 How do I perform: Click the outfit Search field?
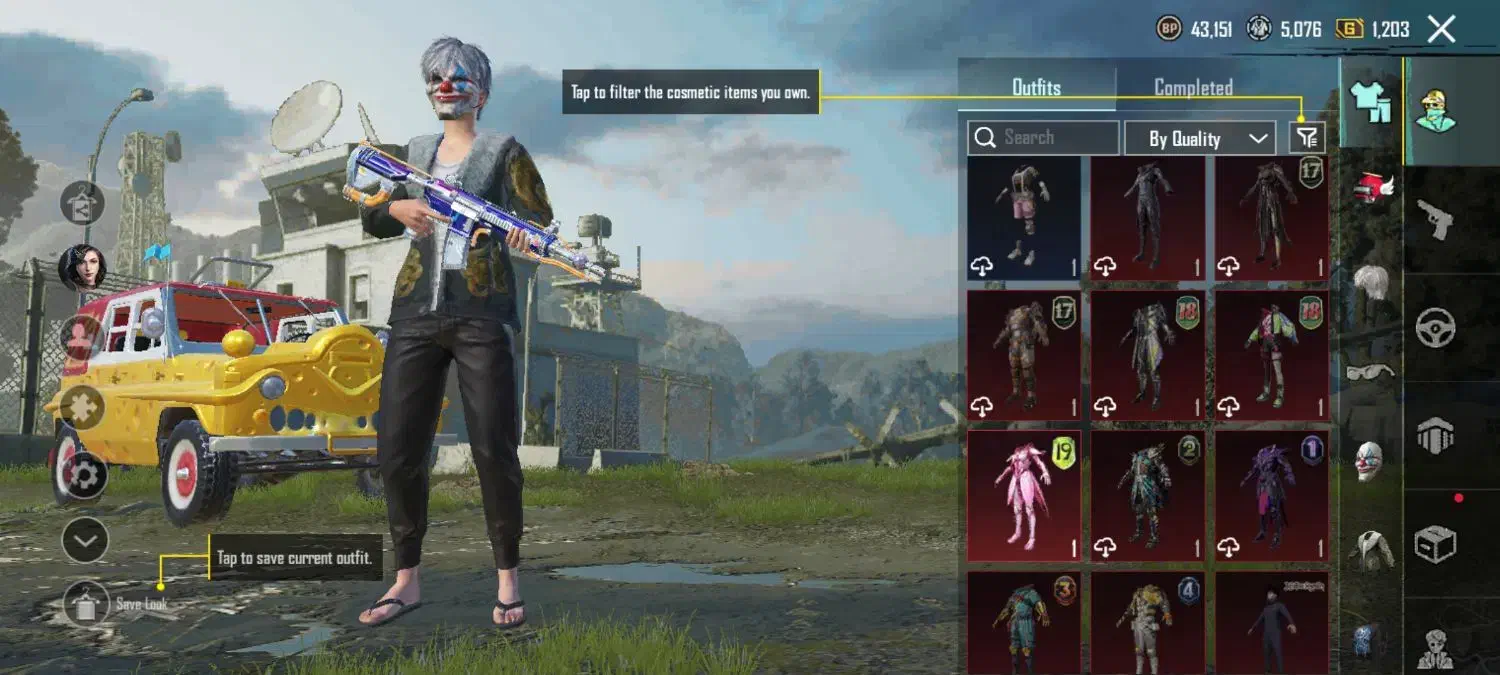(x=1043, y=138)
